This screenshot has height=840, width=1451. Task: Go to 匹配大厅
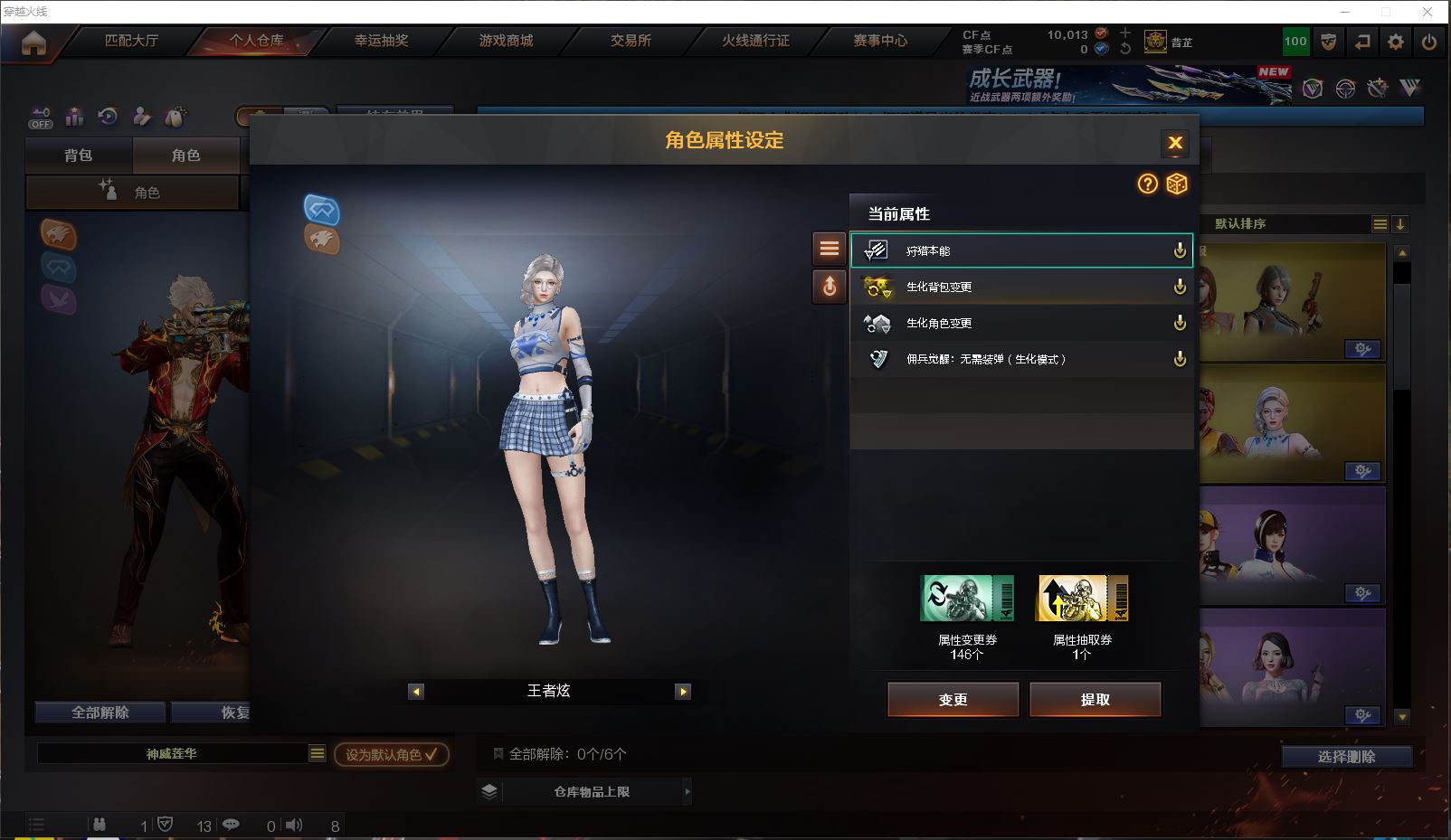click(131, 41)
